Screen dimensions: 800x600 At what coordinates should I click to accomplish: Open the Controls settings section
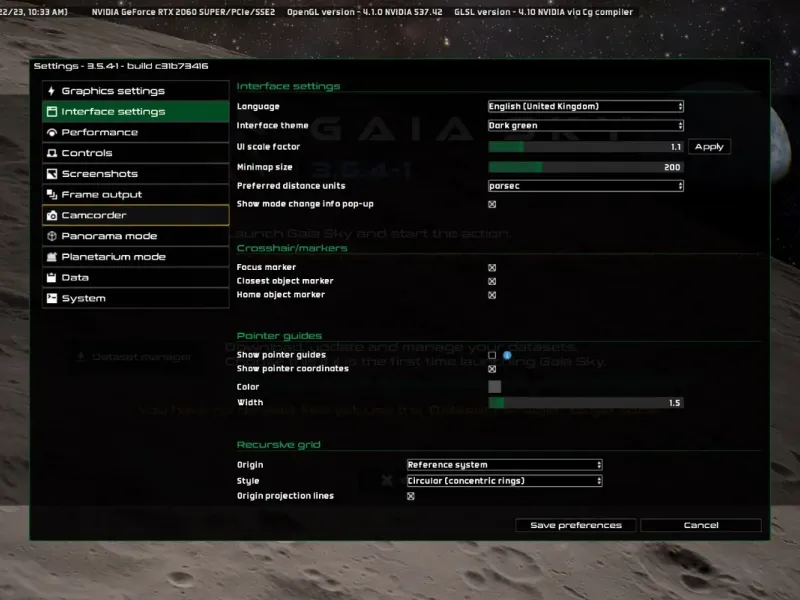[135, 153]
